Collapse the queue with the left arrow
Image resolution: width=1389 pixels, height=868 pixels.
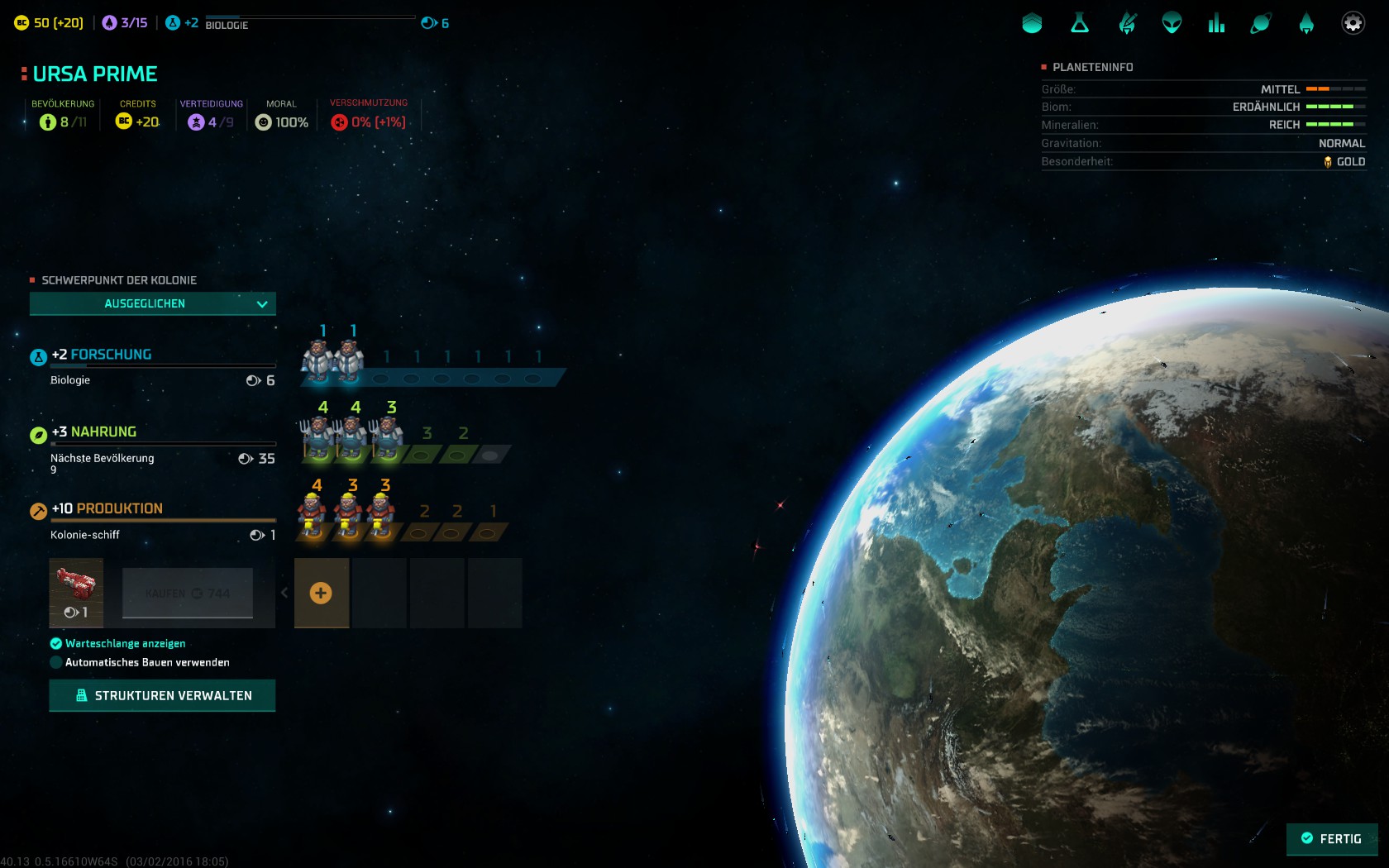[x=284, y=593]
